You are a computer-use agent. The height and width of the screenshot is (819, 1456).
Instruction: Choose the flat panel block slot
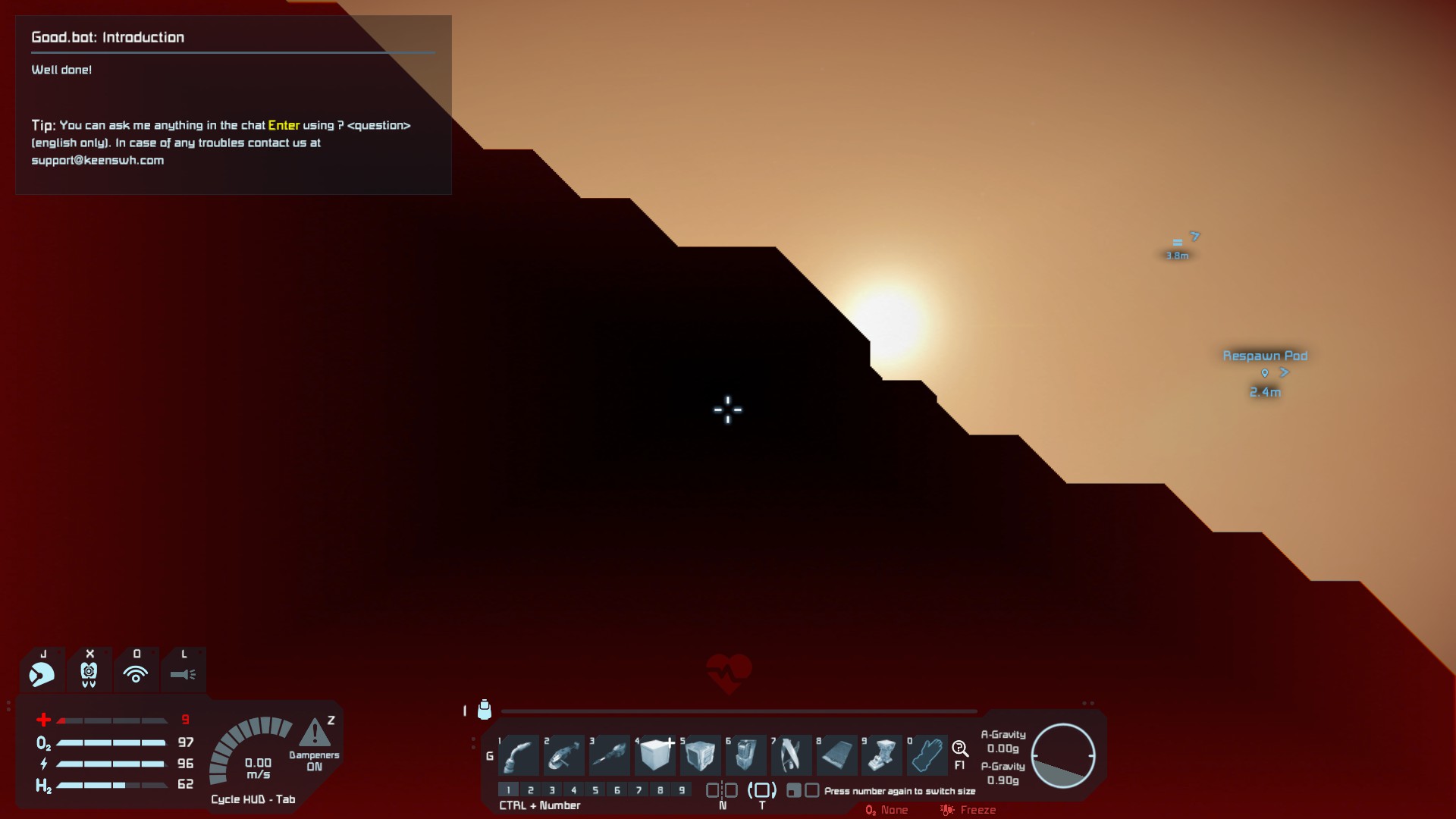click(836, 755)
